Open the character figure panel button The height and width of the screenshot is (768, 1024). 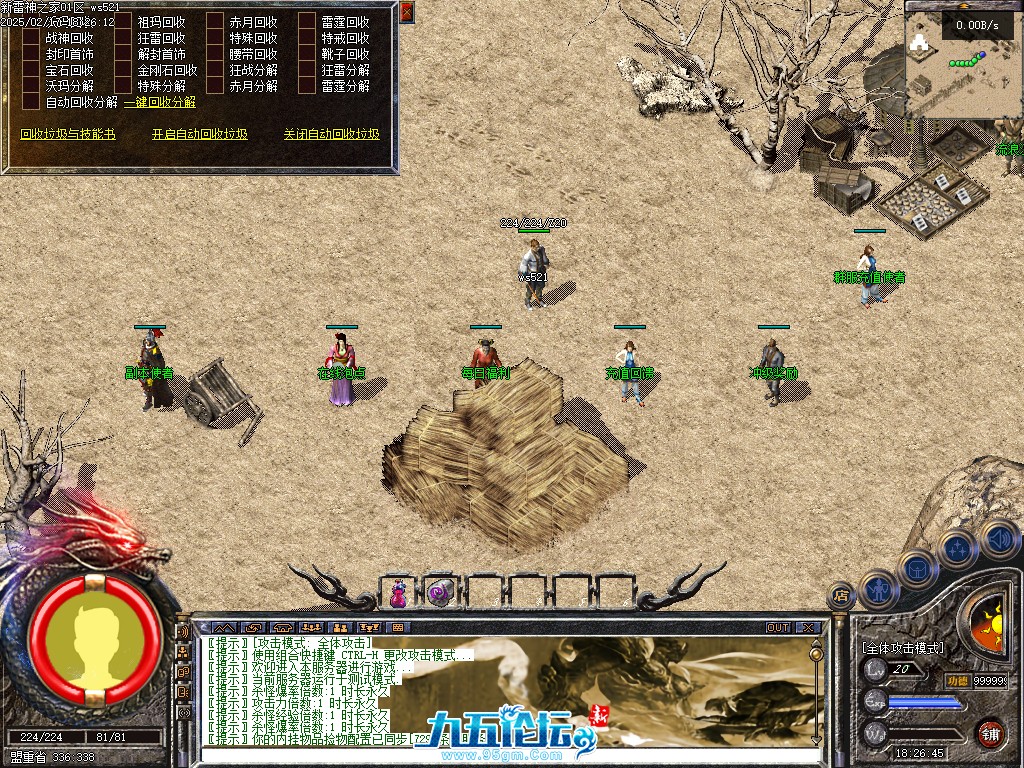[878, 589]
